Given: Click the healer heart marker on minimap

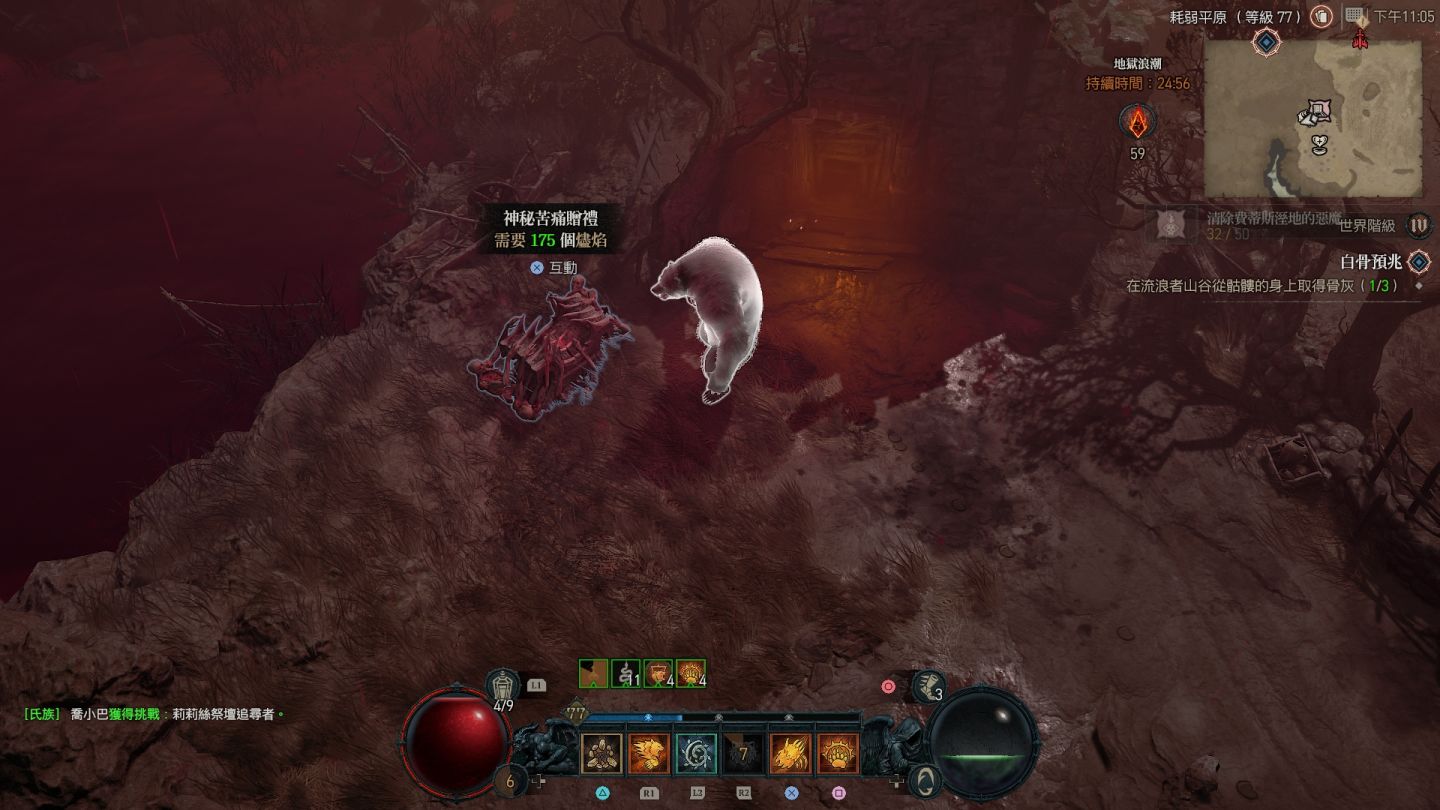Looking at the screenshot, I should pos(1320,146).
